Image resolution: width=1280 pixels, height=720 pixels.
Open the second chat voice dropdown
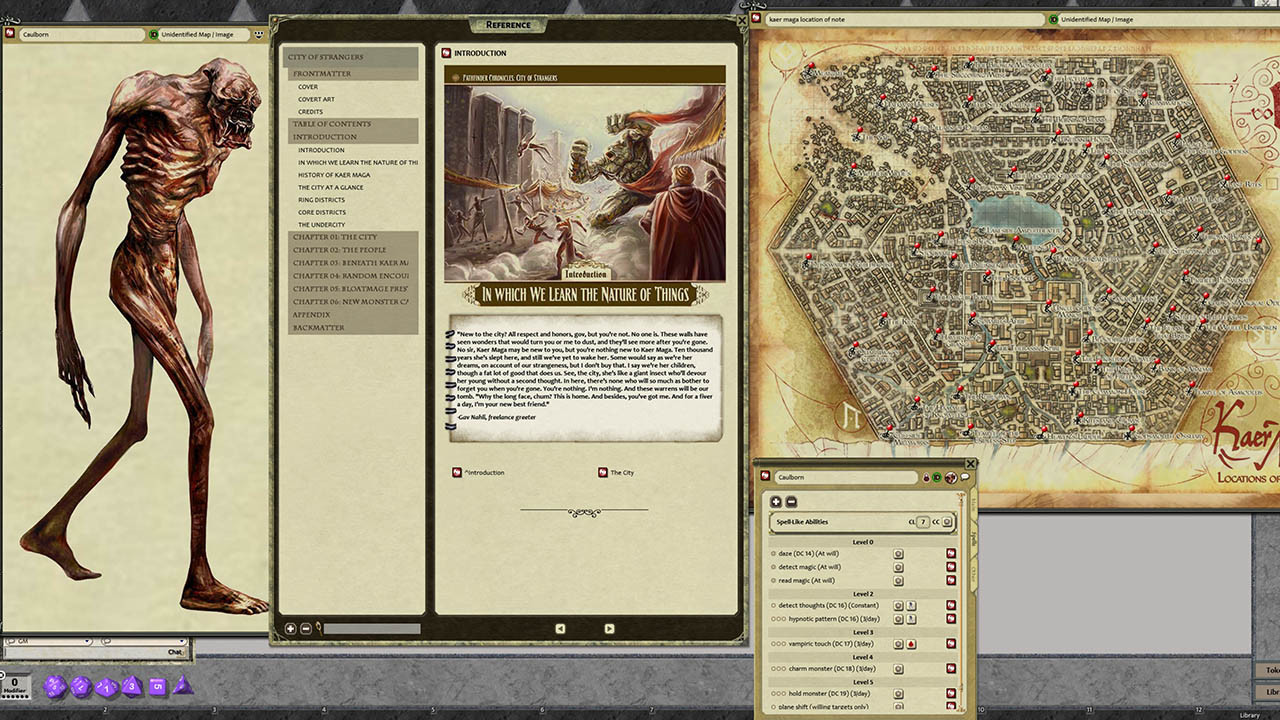point(181,641)
